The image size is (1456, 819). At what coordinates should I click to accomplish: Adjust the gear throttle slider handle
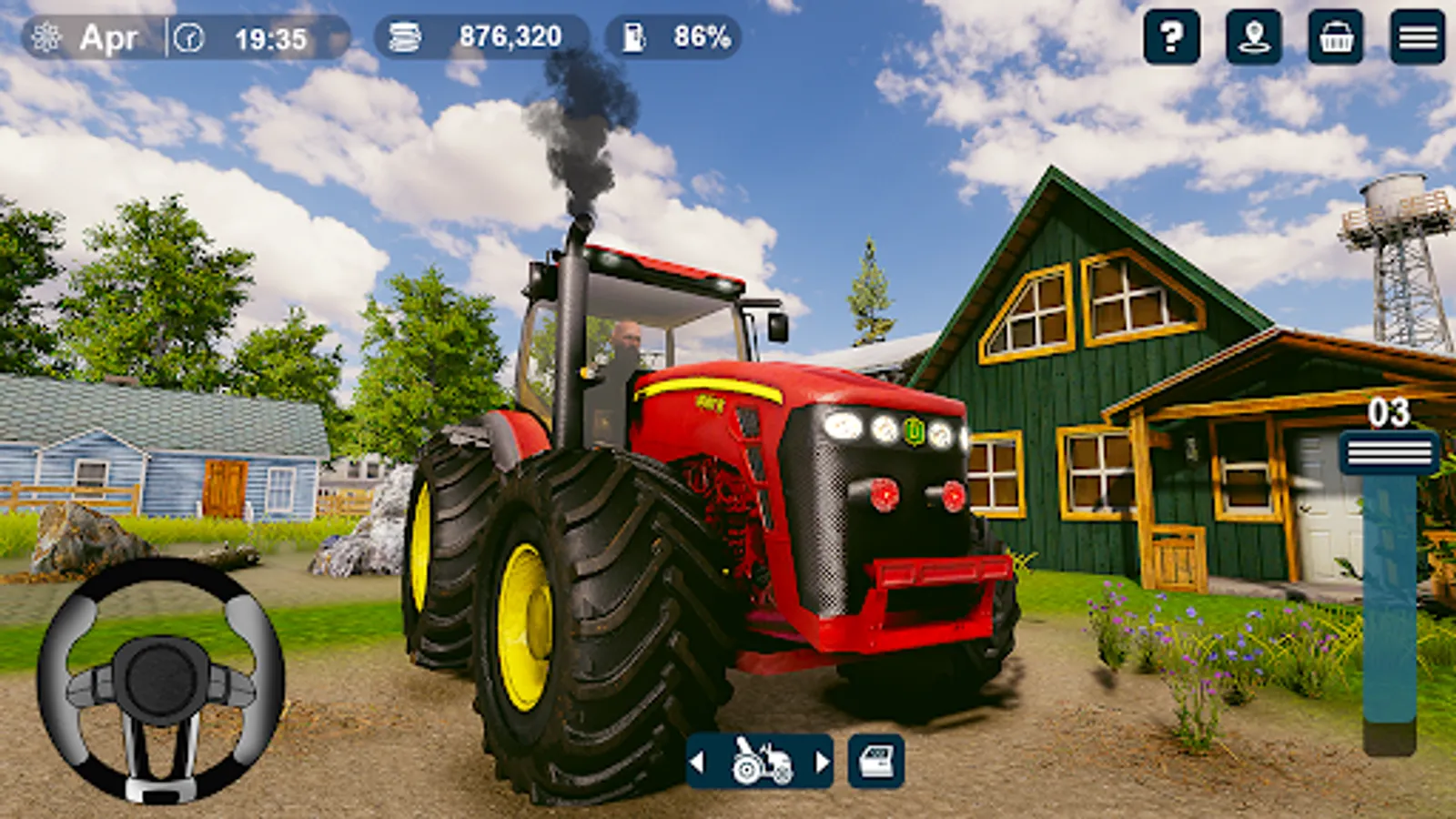[x=1389, y=452]
